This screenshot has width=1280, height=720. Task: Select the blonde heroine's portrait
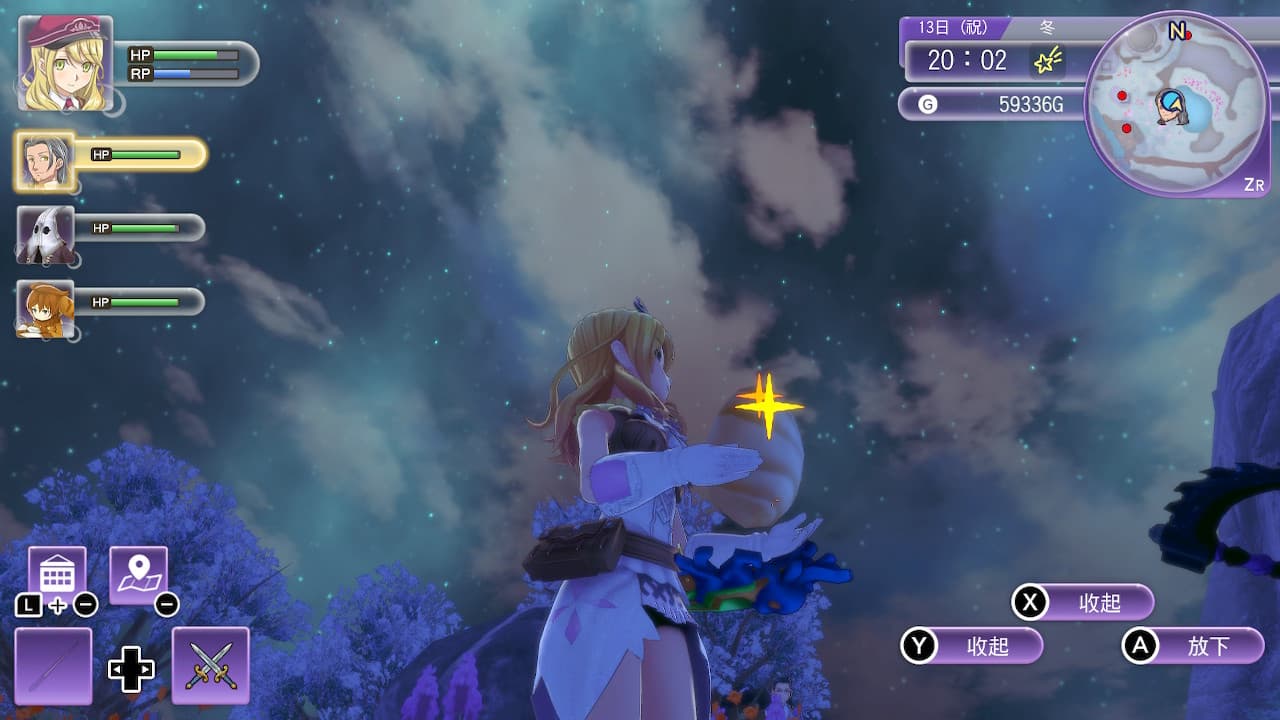[x=65, y=62]
